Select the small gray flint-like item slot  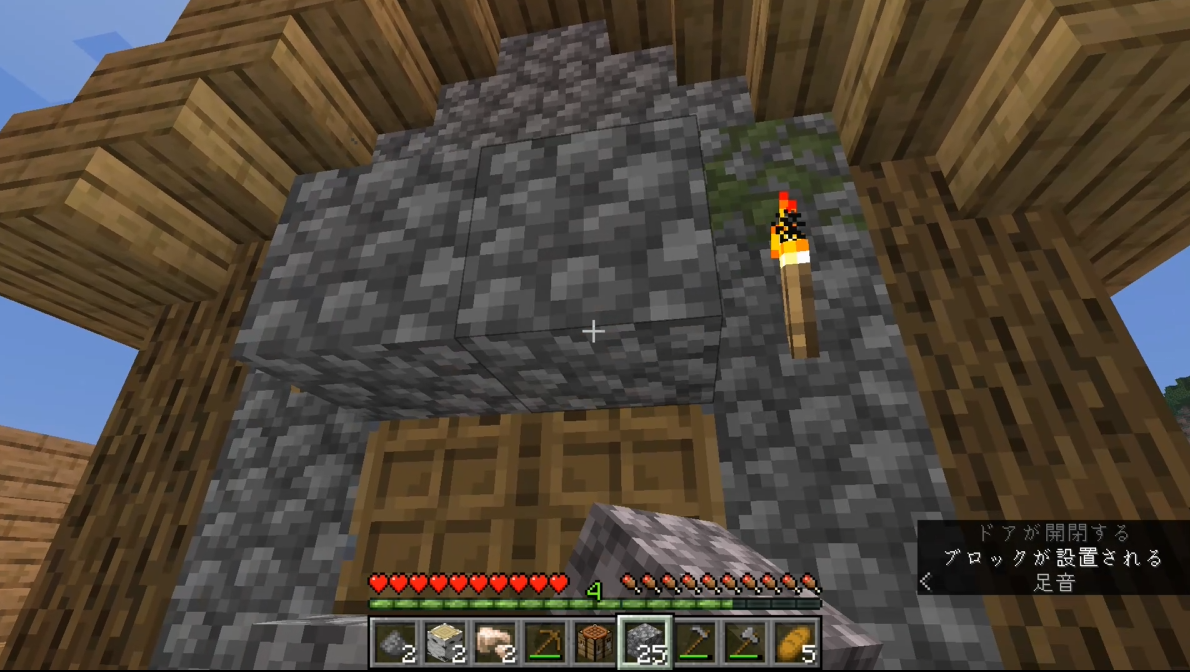(x=394, y=641)
